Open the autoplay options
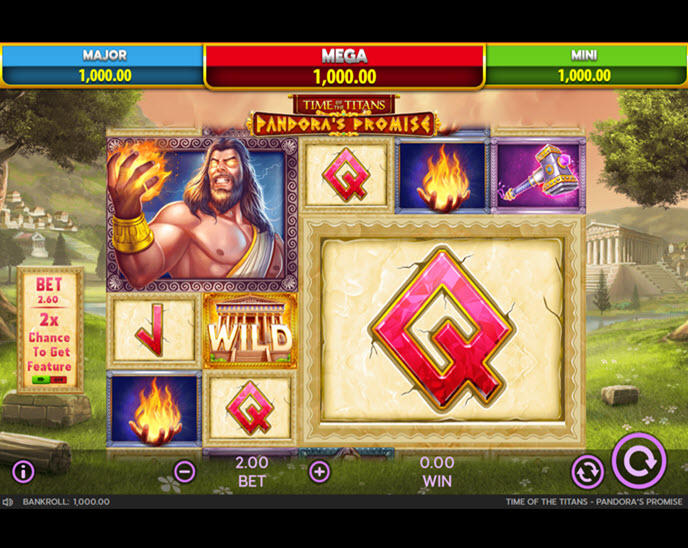This screenshot has width=688, height=548. click(x=587, y=471)
